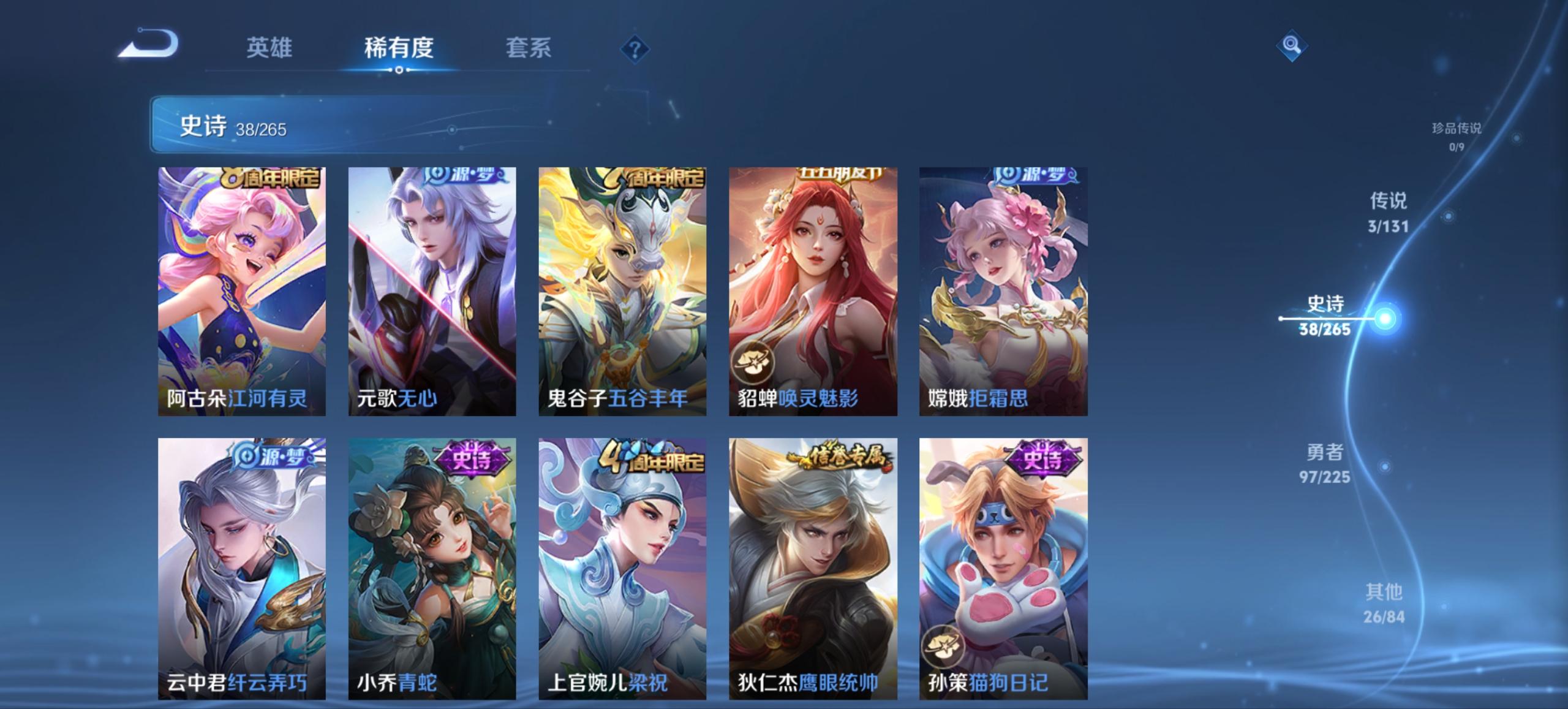The width and height of the screenshot is (1568, 709).
Task: Open the 云中君纤云弄巧 skin card
Action: click(x=240, y=564)
